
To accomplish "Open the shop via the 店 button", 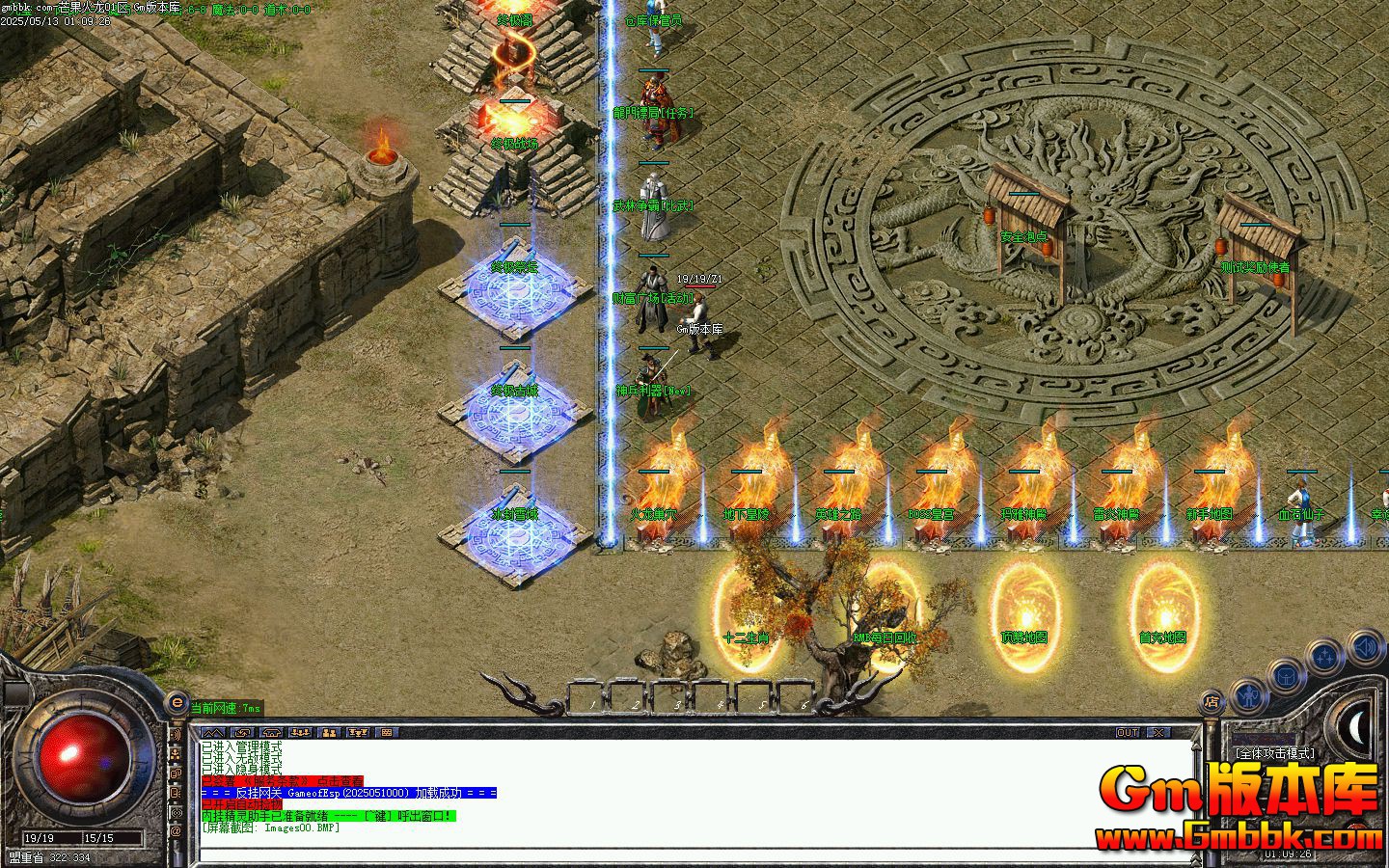I will coord(1212,702).
